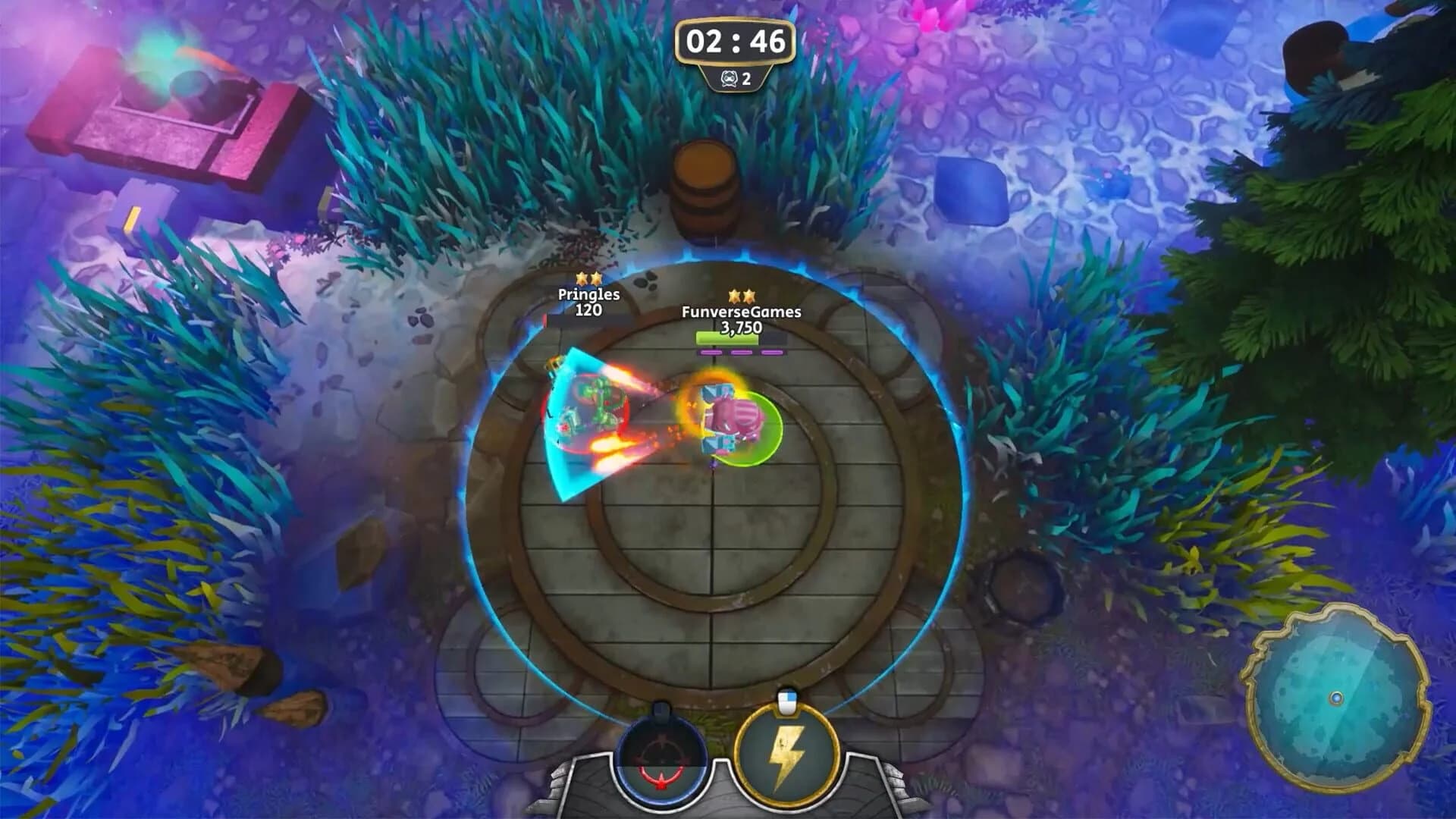The image size is (1456, 819).
Task: Toggle FunverseGames' green health bar
Action: point(726,339)
